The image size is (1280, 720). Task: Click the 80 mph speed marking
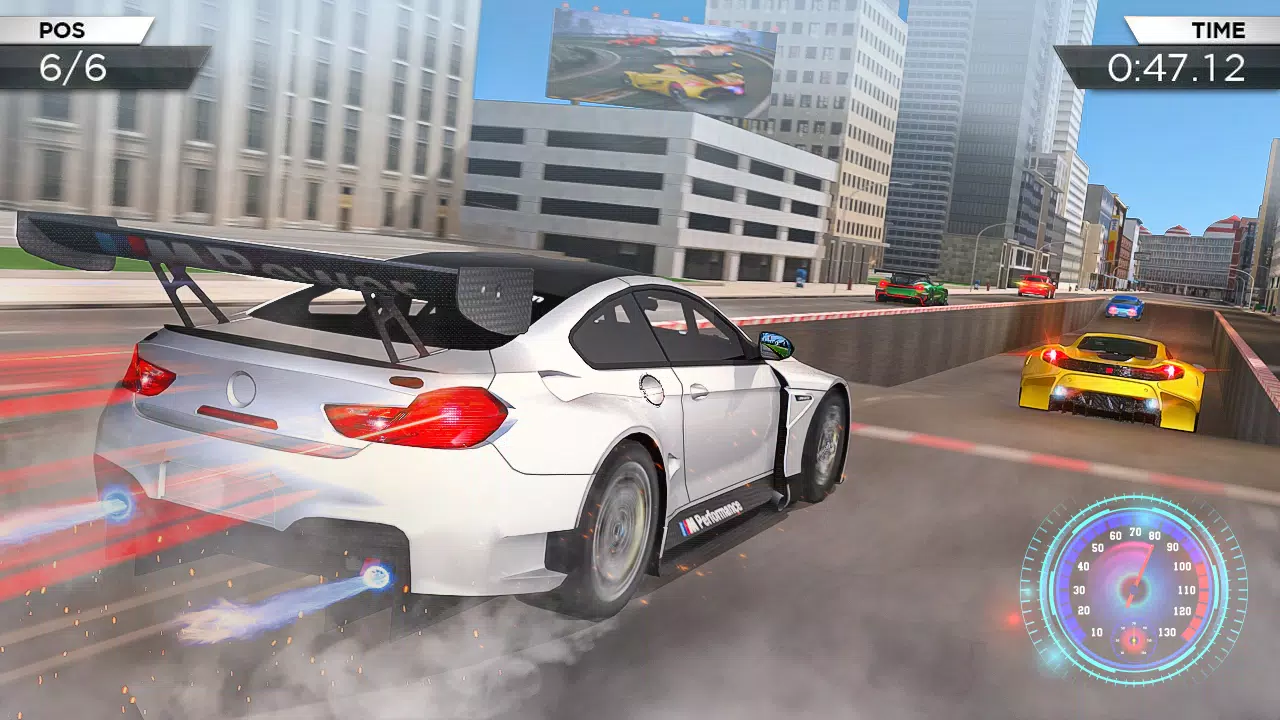(x=1154, y=536)
